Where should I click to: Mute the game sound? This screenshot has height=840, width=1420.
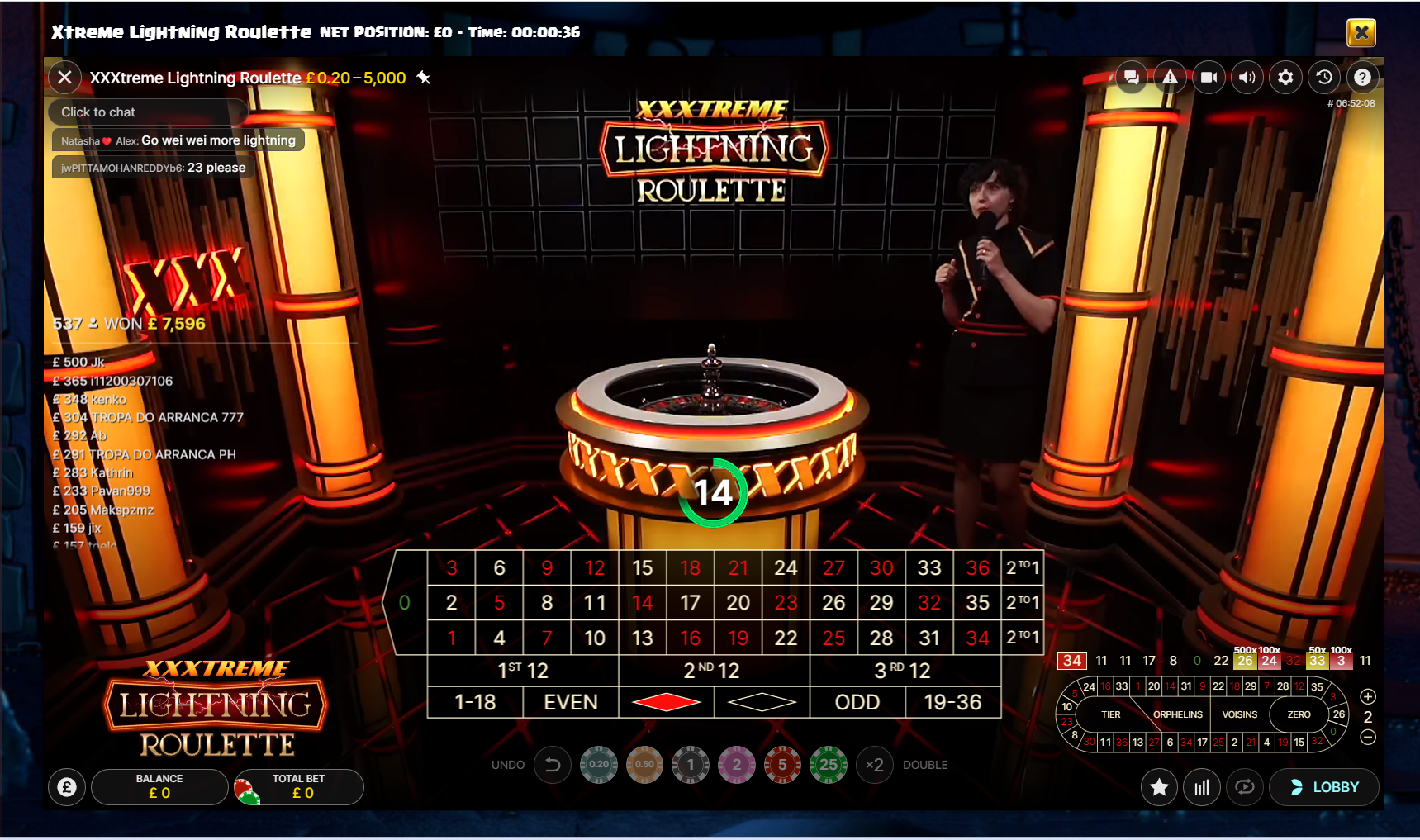pos(1247,77)
